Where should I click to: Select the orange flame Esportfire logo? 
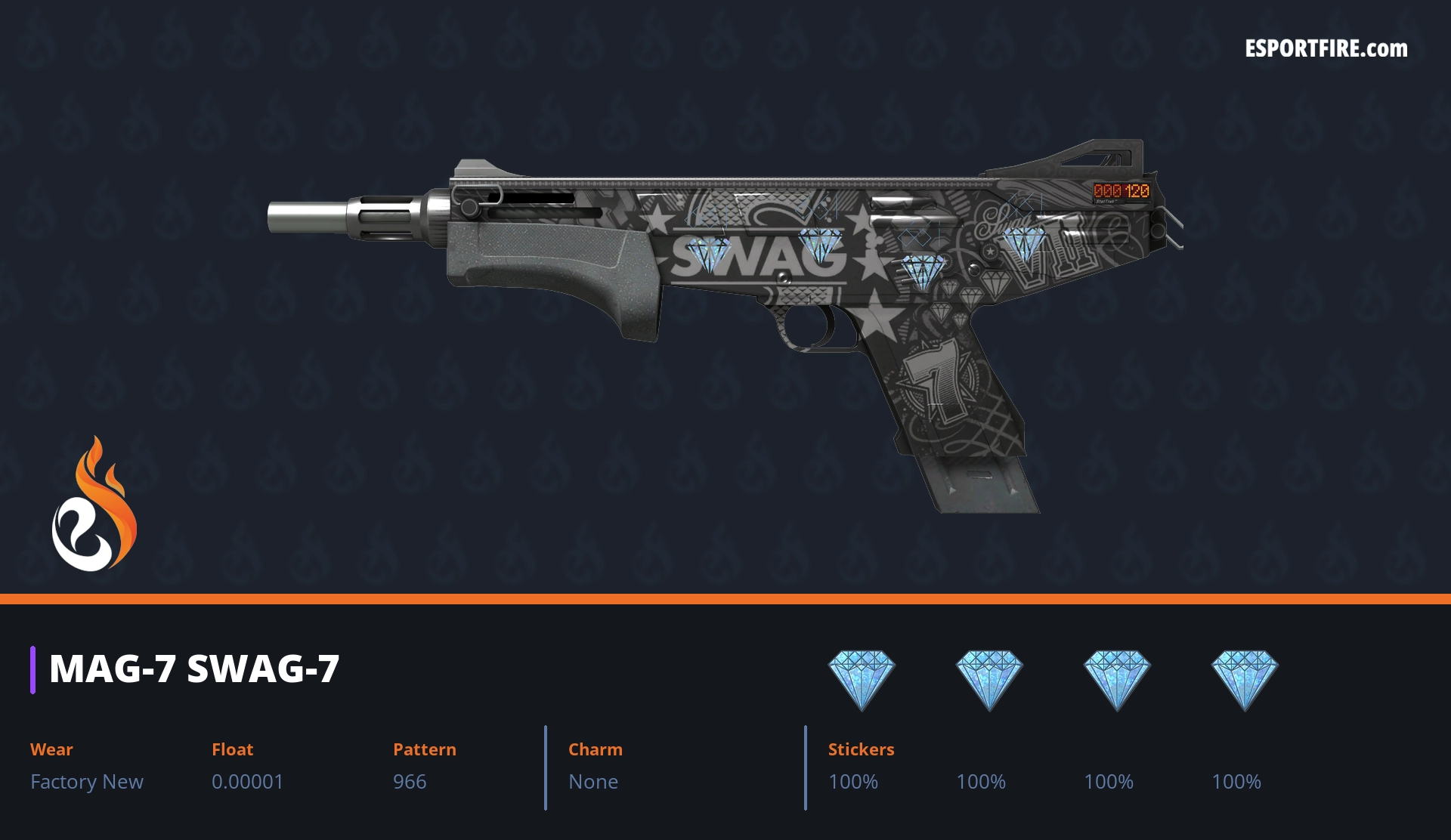click(94, 505)
